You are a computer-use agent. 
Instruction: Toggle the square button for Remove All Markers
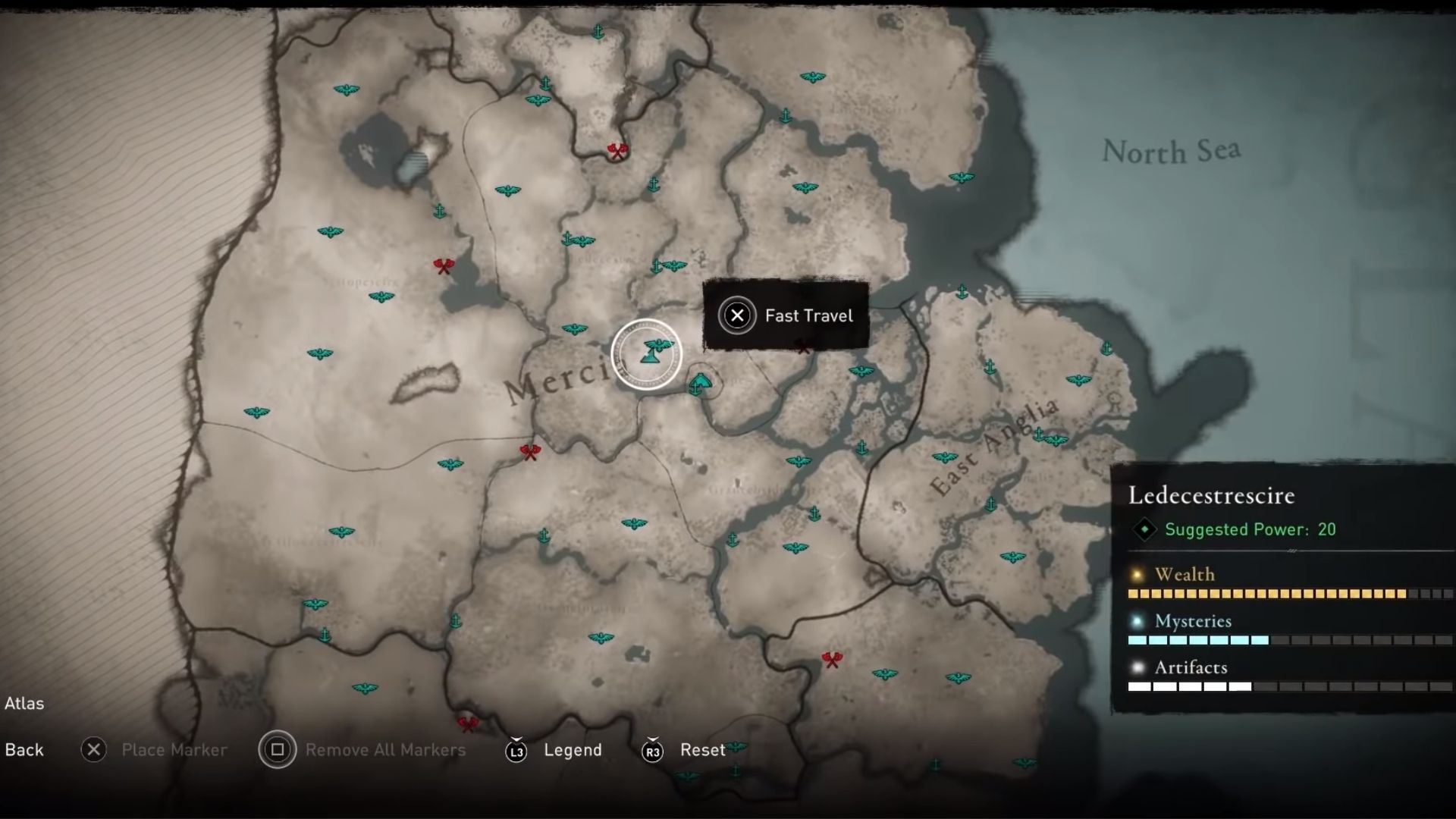(x=278, y=750)
